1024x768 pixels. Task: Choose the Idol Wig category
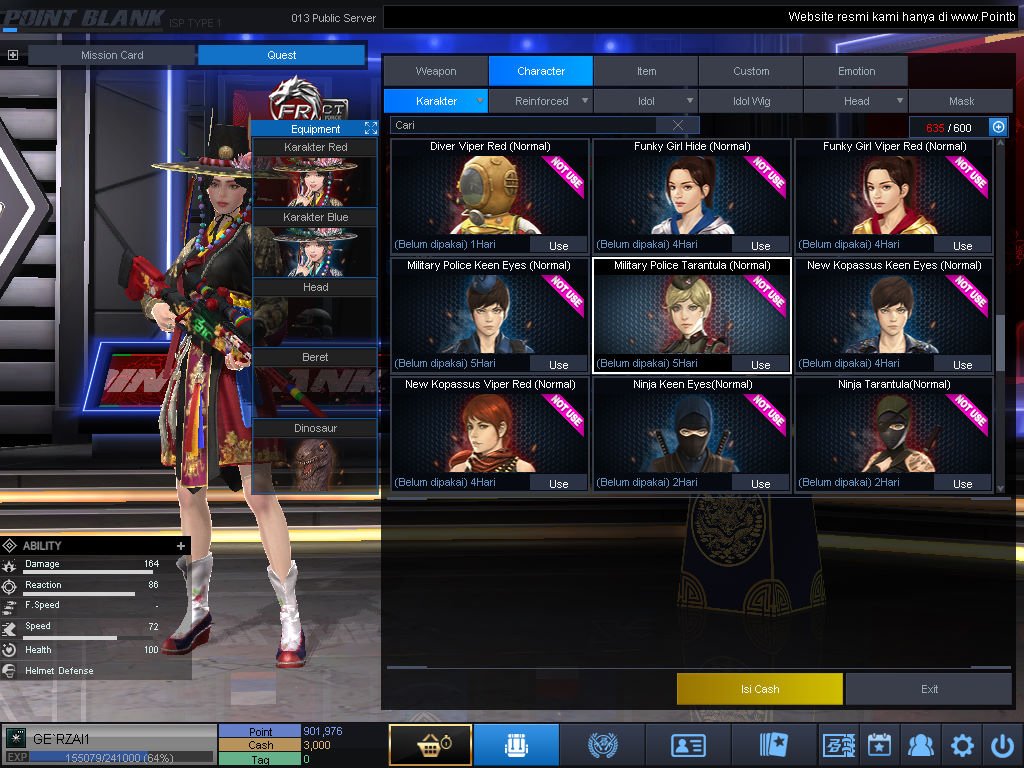(x=751, y=101)
